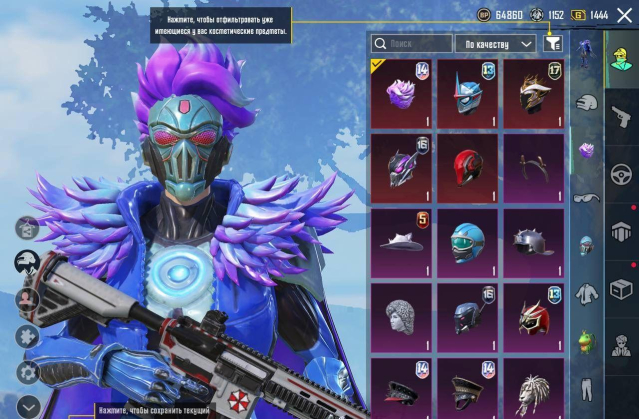Toggle the owned cosmetics filter button
Screen dimensions: 639x419
tap(553, 44)
